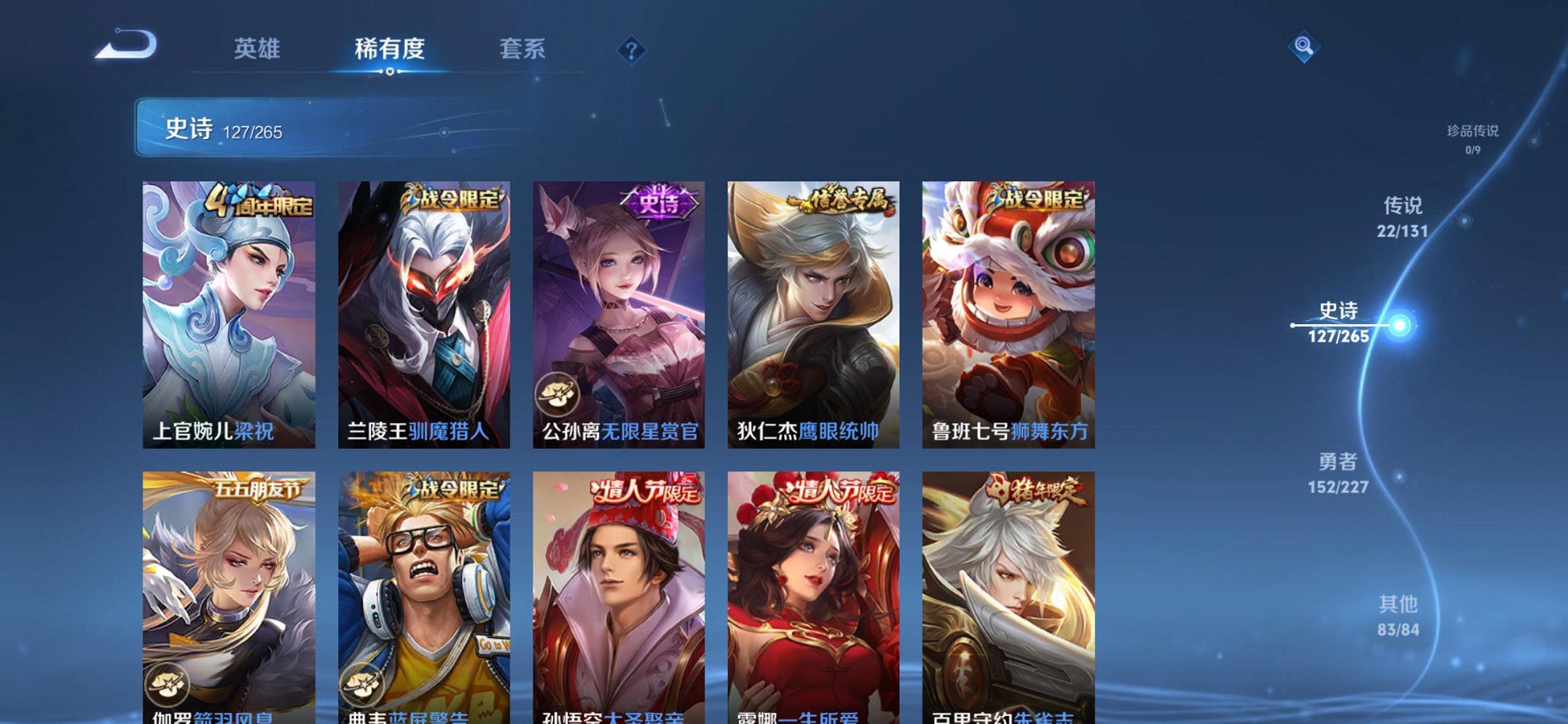Open the 露娜 一生所爱 skin card
Image resolution: width=1568 pixels, height=724 pixels.
(x=811, y=597)
